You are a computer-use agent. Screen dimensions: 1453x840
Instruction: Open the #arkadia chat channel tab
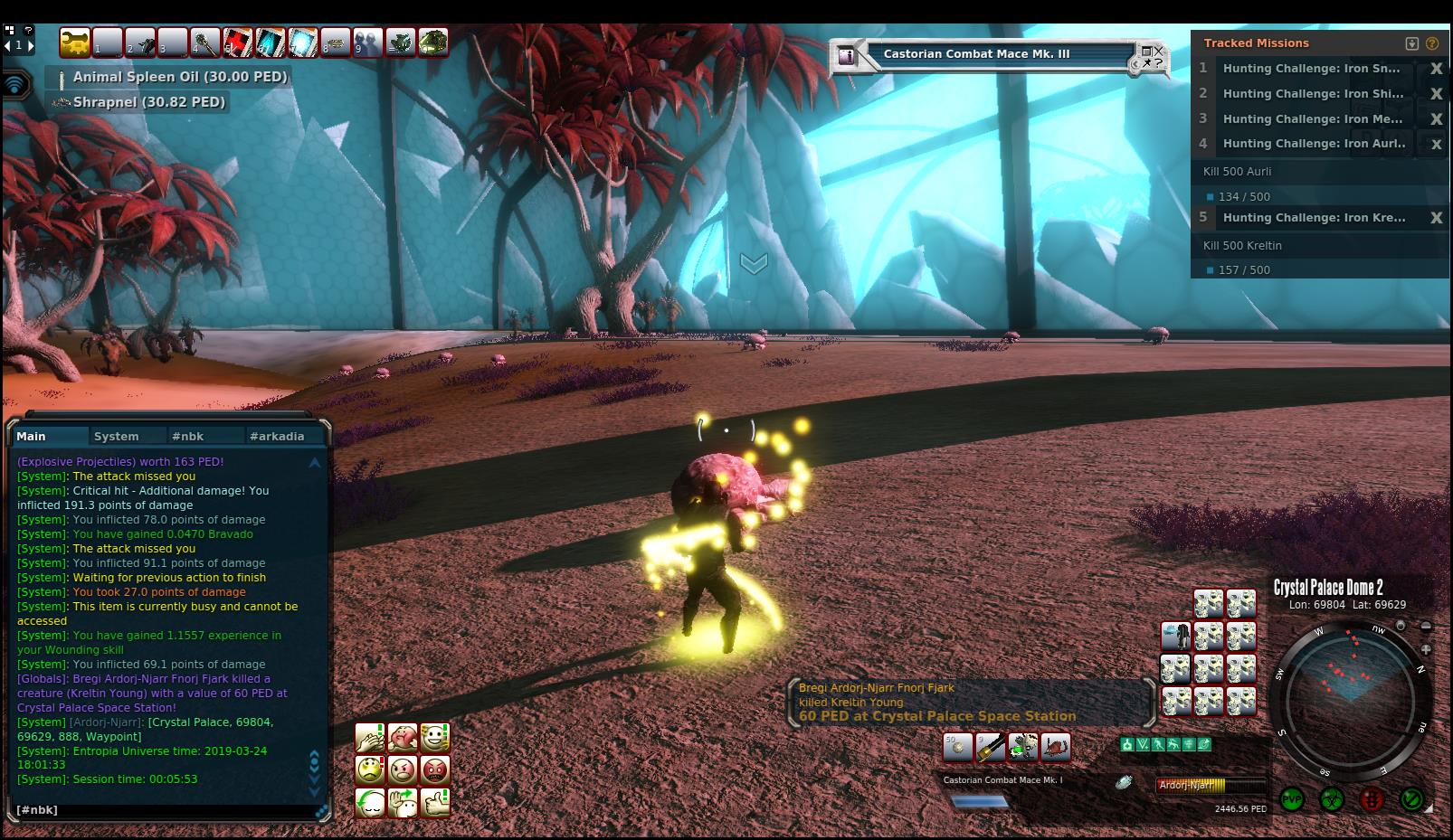pyautogui.click(x=277, y=436)
